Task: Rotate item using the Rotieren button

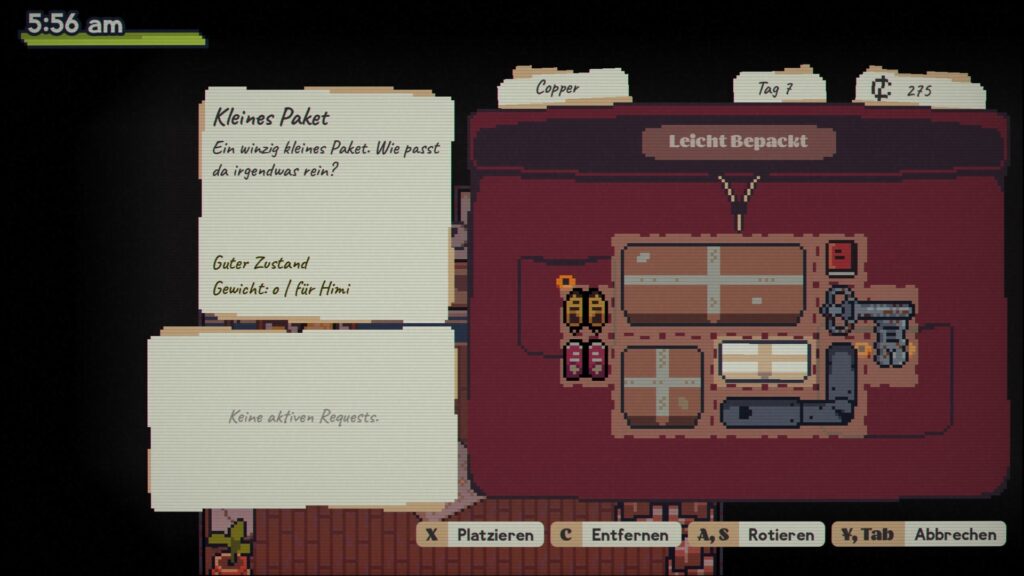Action: [x=756, y=534]
